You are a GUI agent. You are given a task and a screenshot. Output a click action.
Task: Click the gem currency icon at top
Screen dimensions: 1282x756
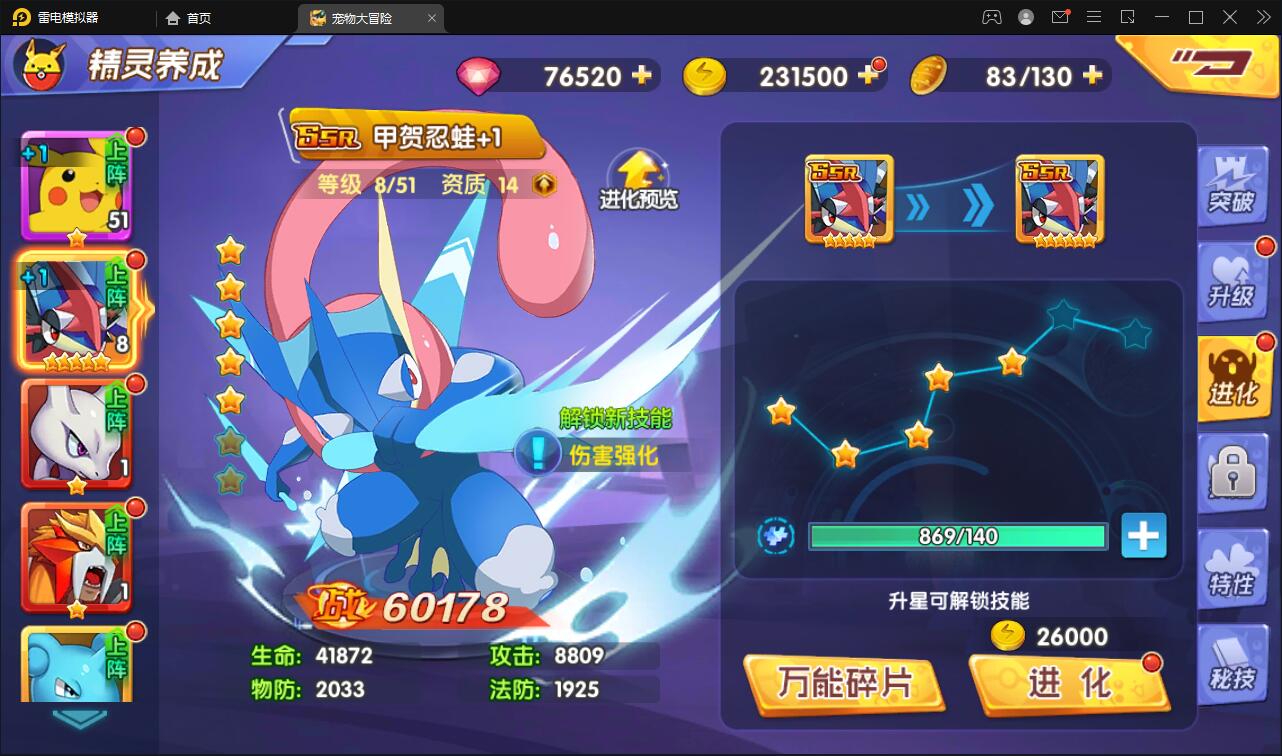(x=480, y=75)
